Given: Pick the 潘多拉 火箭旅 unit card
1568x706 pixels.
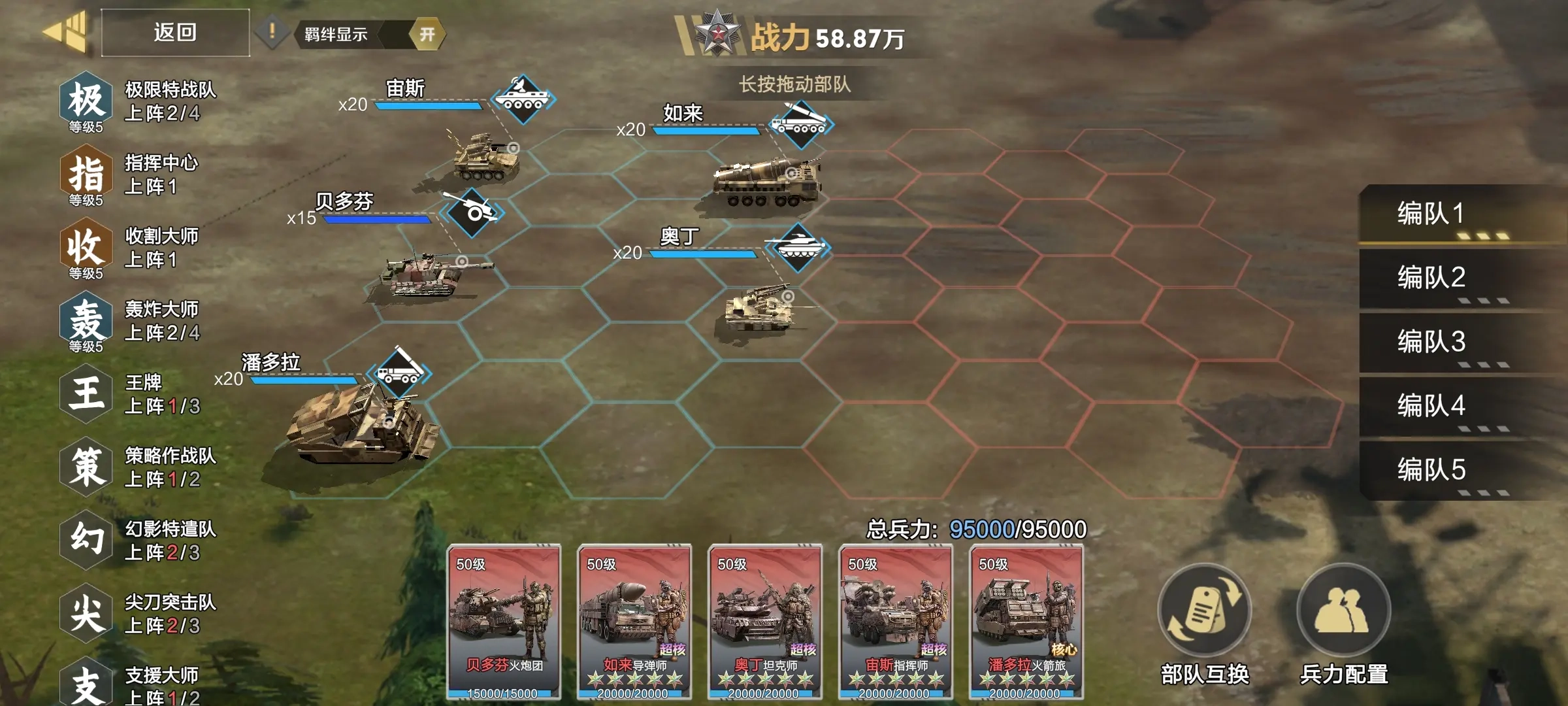Looking at the screenshot, I should 1026,621.
